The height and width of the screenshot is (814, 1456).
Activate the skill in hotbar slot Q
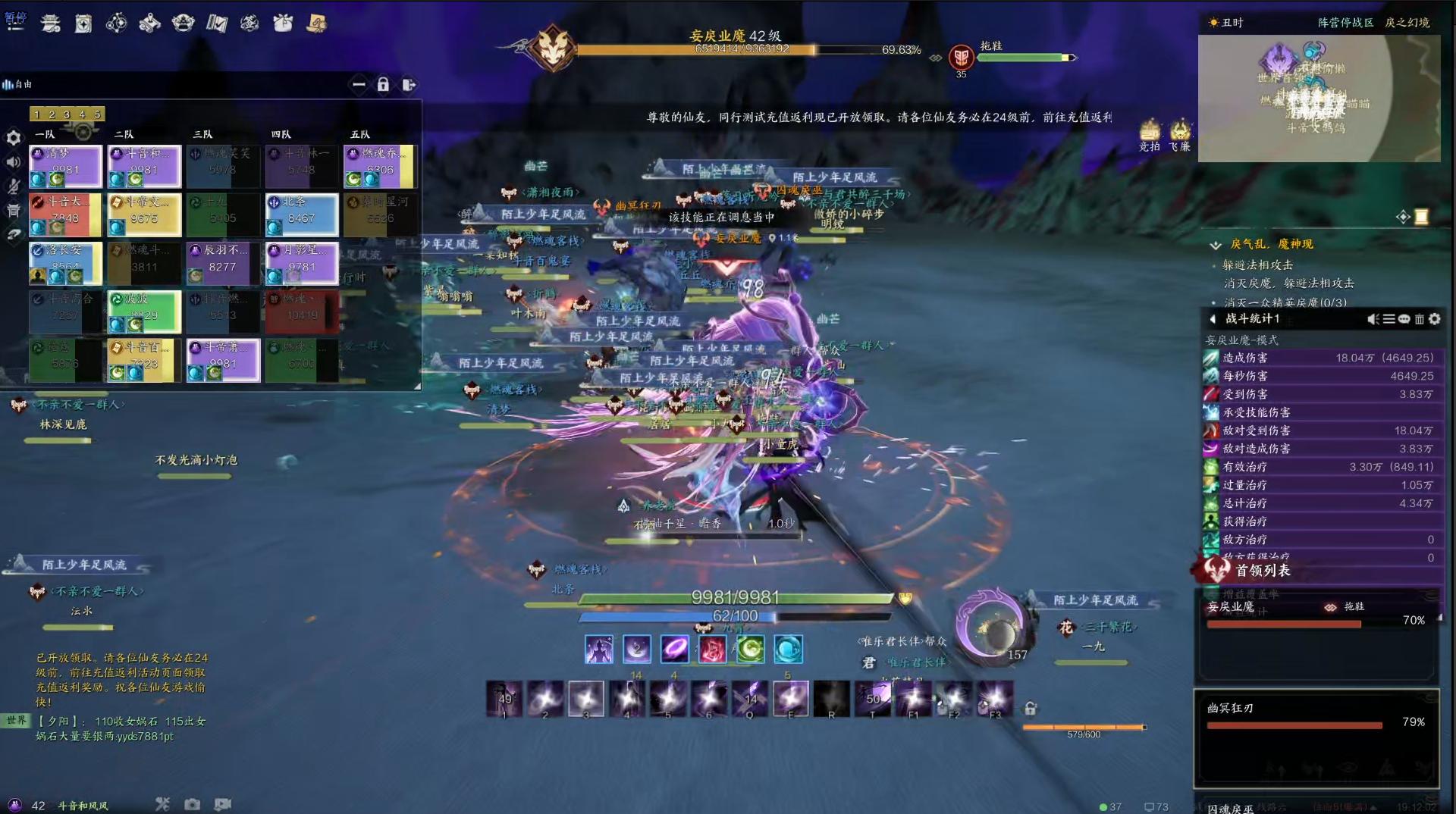(749, 698)
